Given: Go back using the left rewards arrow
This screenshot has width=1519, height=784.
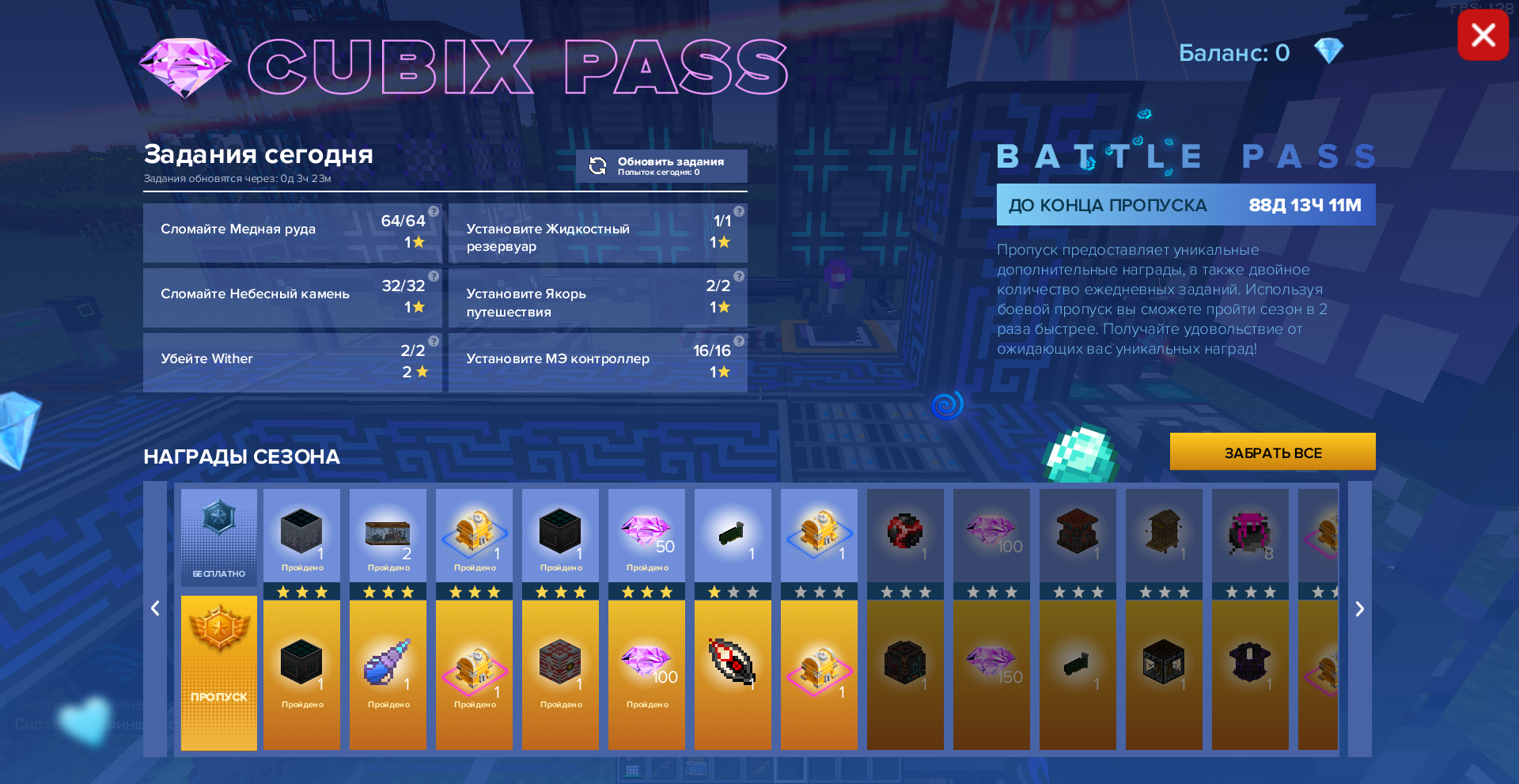Looking at the screenshot, I should tap(155, 608).
